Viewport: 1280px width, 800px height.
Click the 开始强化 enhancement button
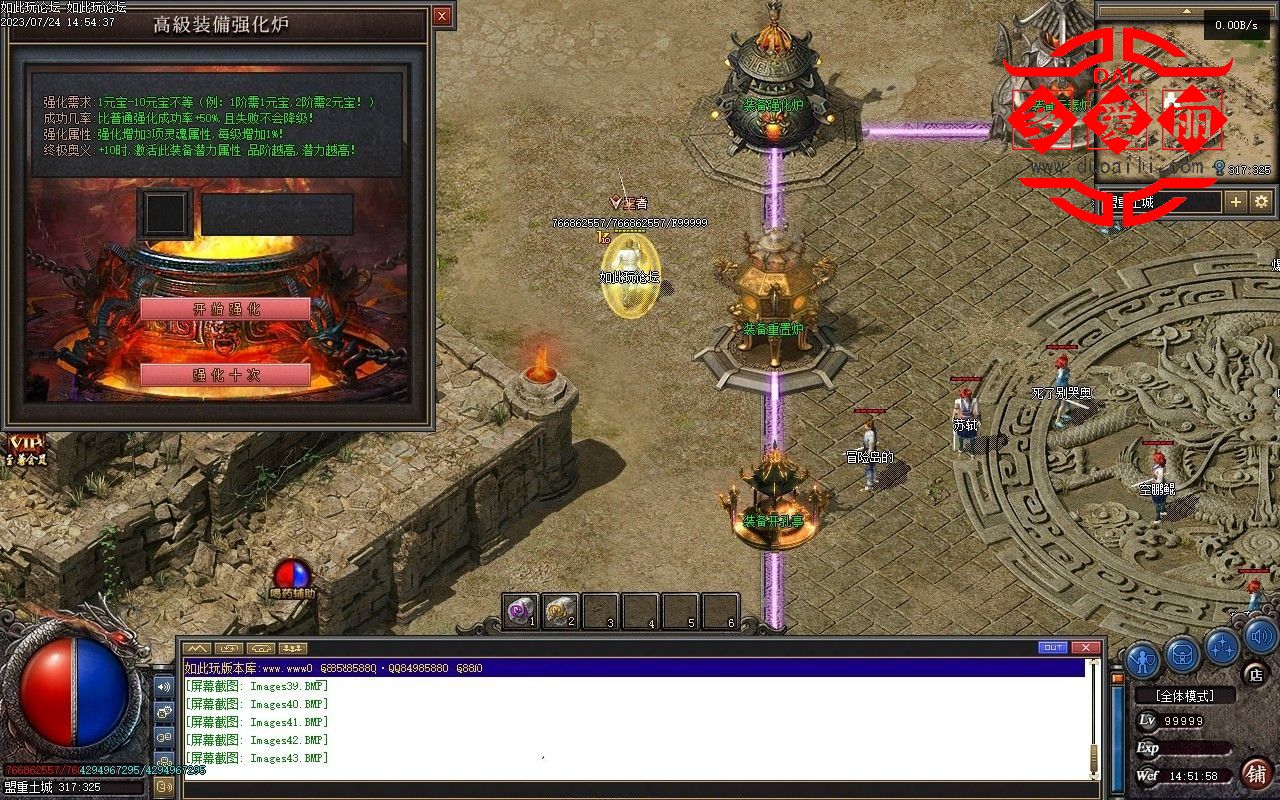pos(225,310)
